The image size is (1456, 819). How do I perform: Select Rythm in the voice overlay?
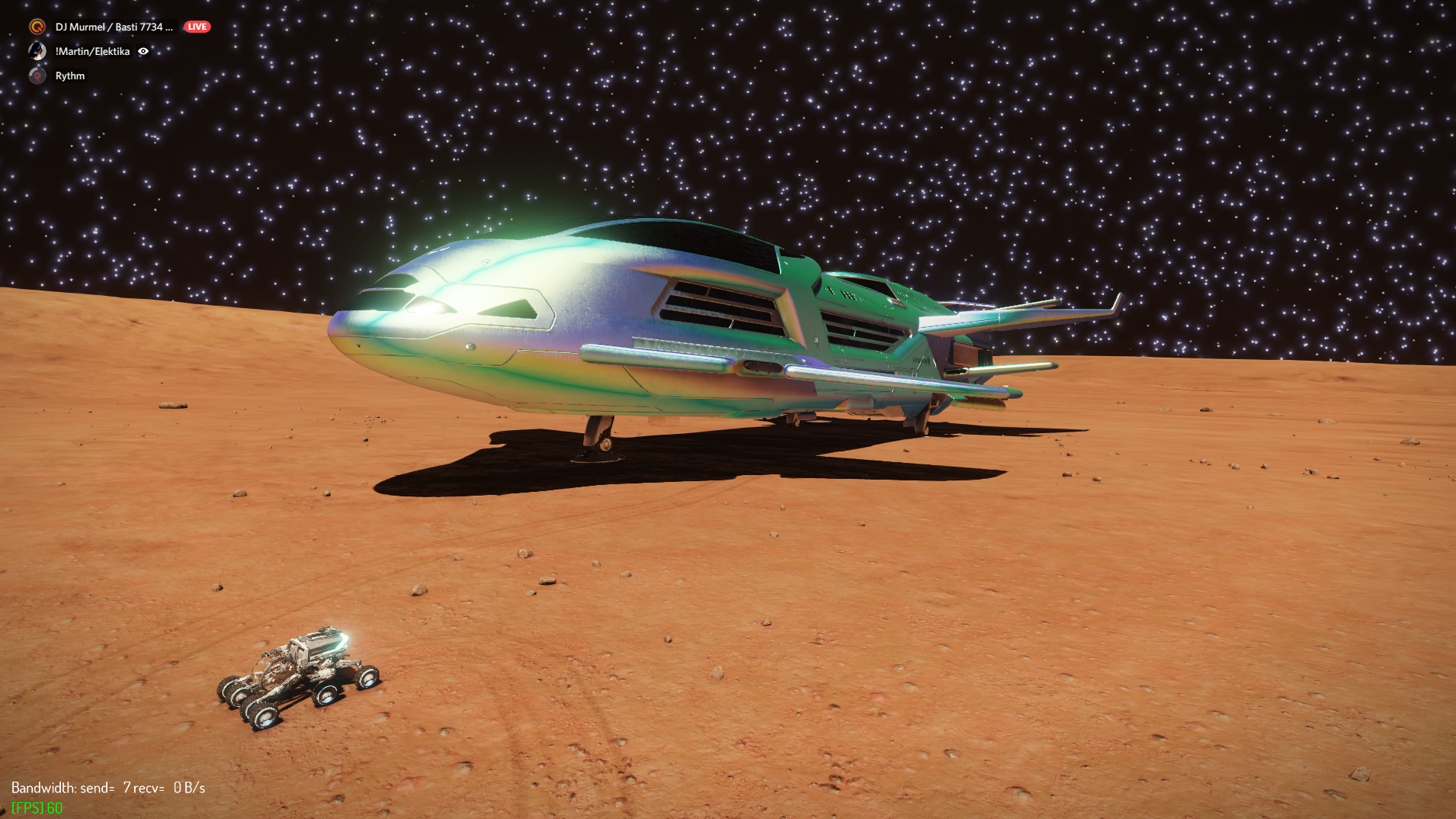click(69, 75)
